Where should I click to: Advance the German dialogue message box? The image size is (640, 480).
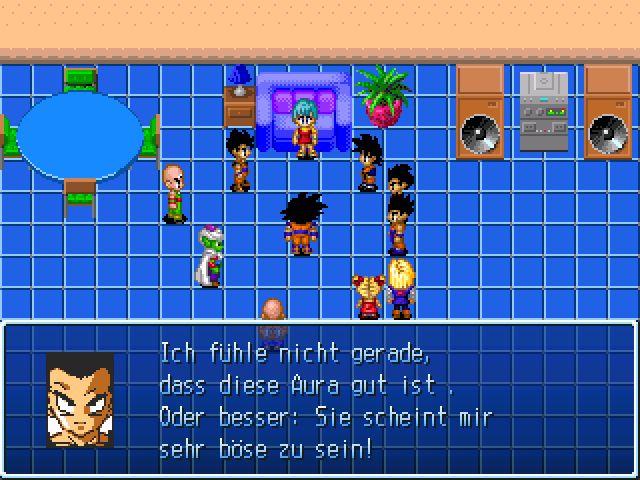tap(320, 399)
